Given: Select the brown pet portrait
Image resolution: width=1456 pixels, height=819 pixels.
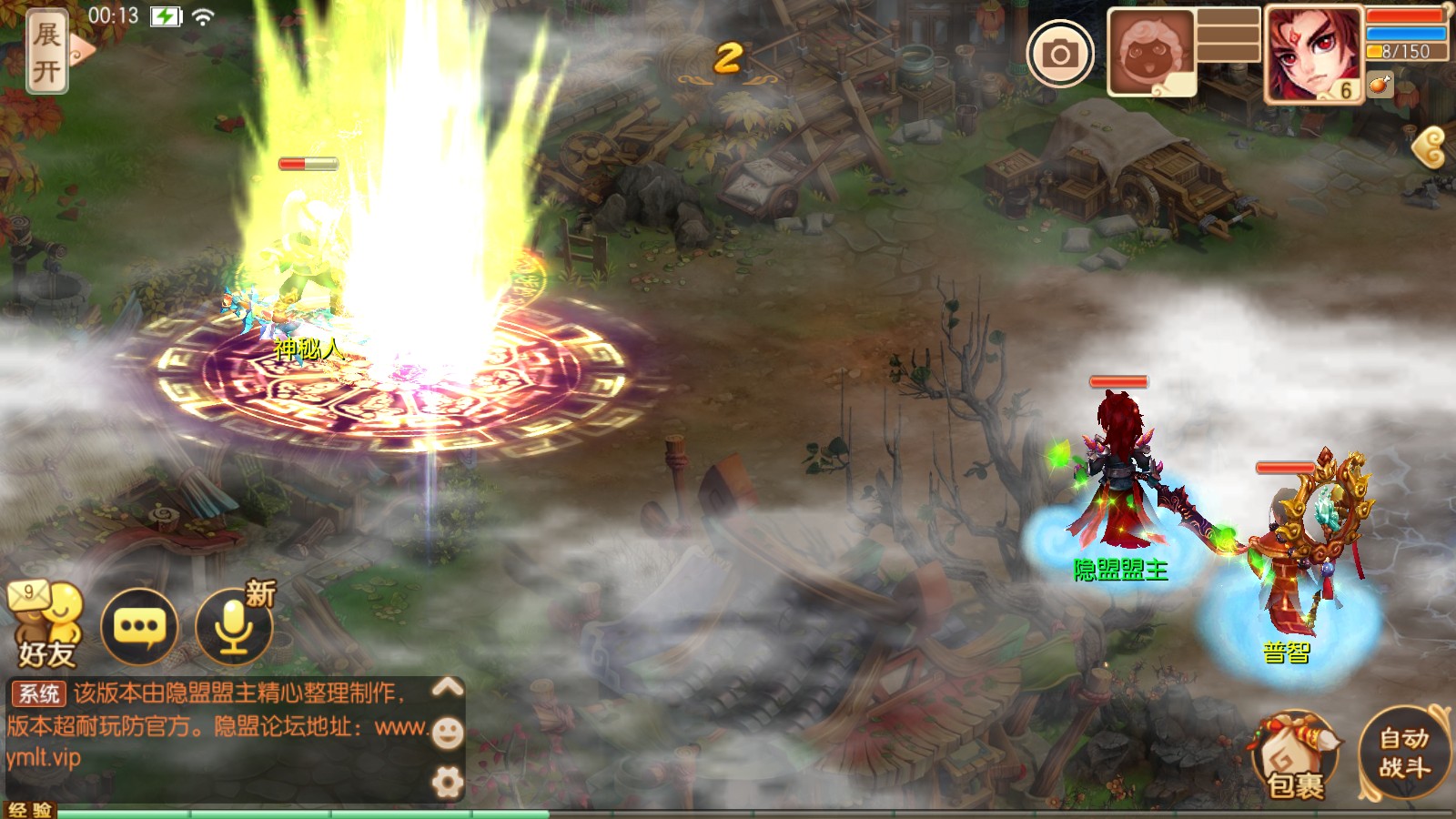Looking at the screenshot, I should (x=1150, y=53).
